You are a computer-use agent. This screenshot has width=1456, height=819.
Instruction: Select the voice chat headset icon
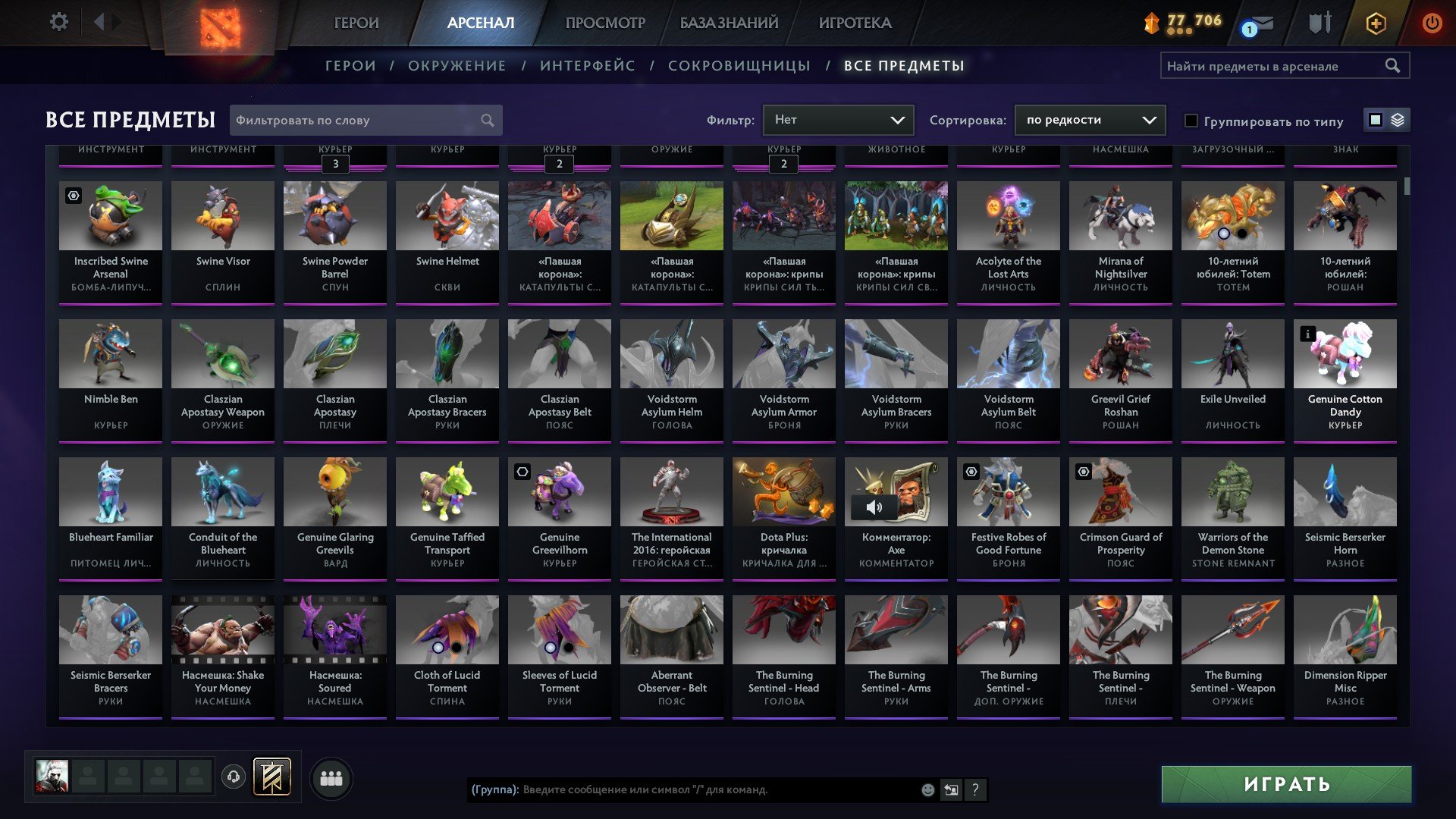(233, 777)
